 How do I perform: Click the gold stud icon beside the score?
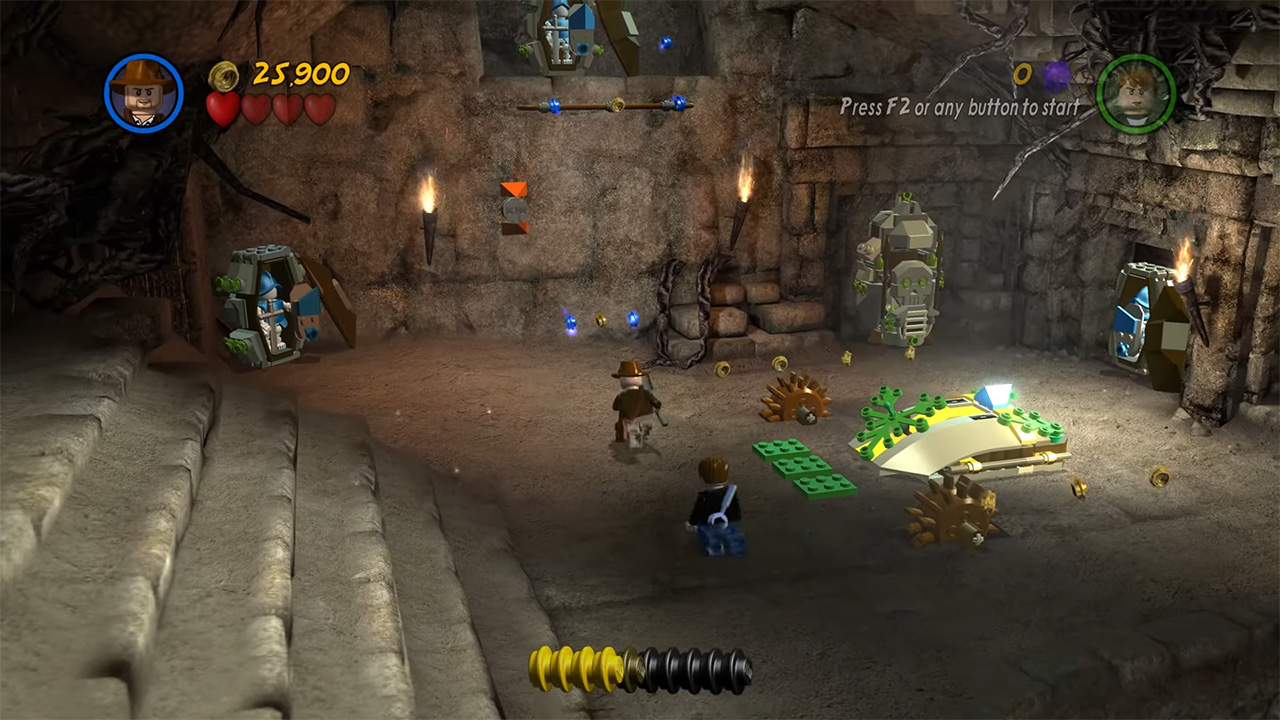pos(223,74)
